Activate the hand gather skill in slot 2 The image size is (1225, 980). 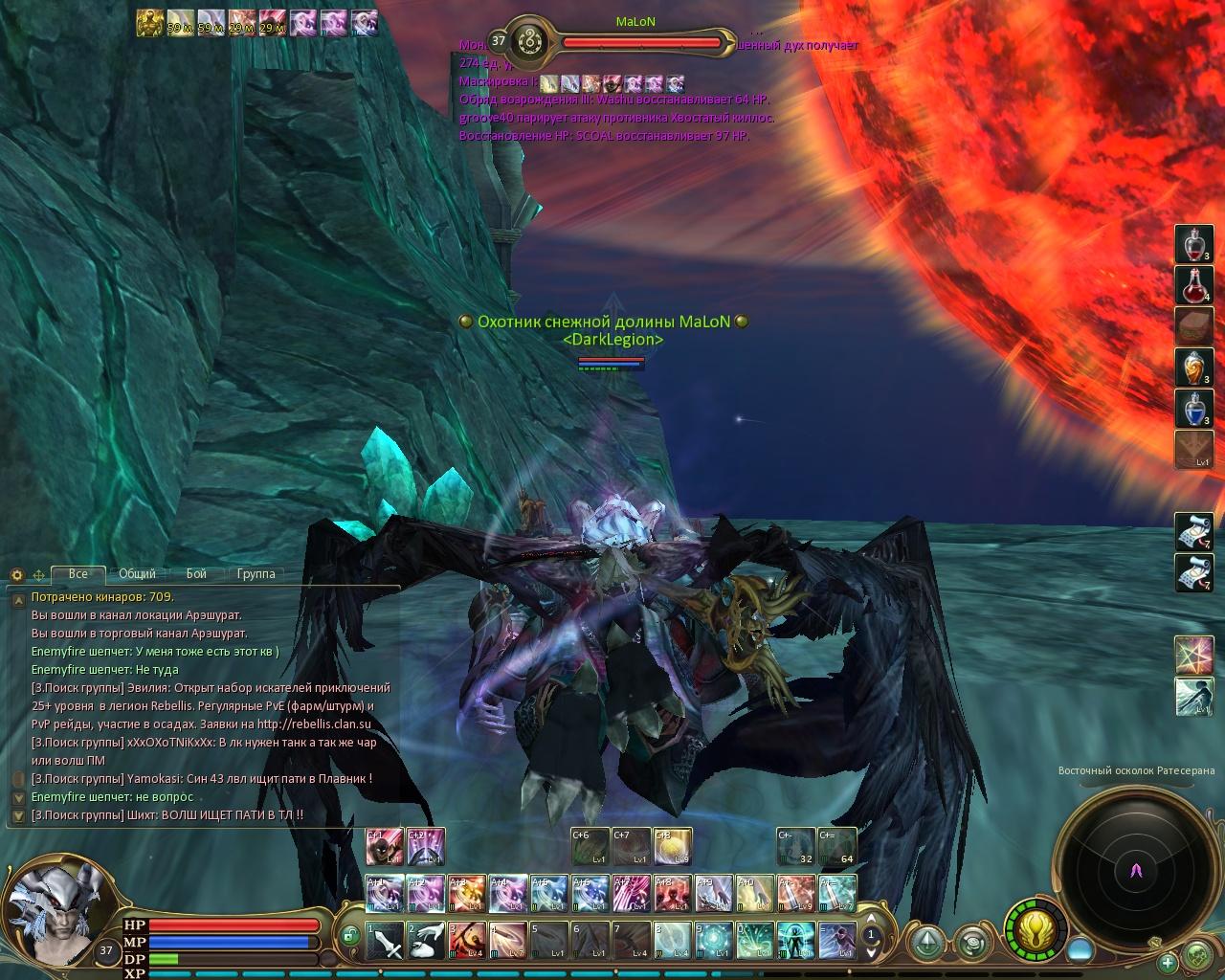coord(426,941)
